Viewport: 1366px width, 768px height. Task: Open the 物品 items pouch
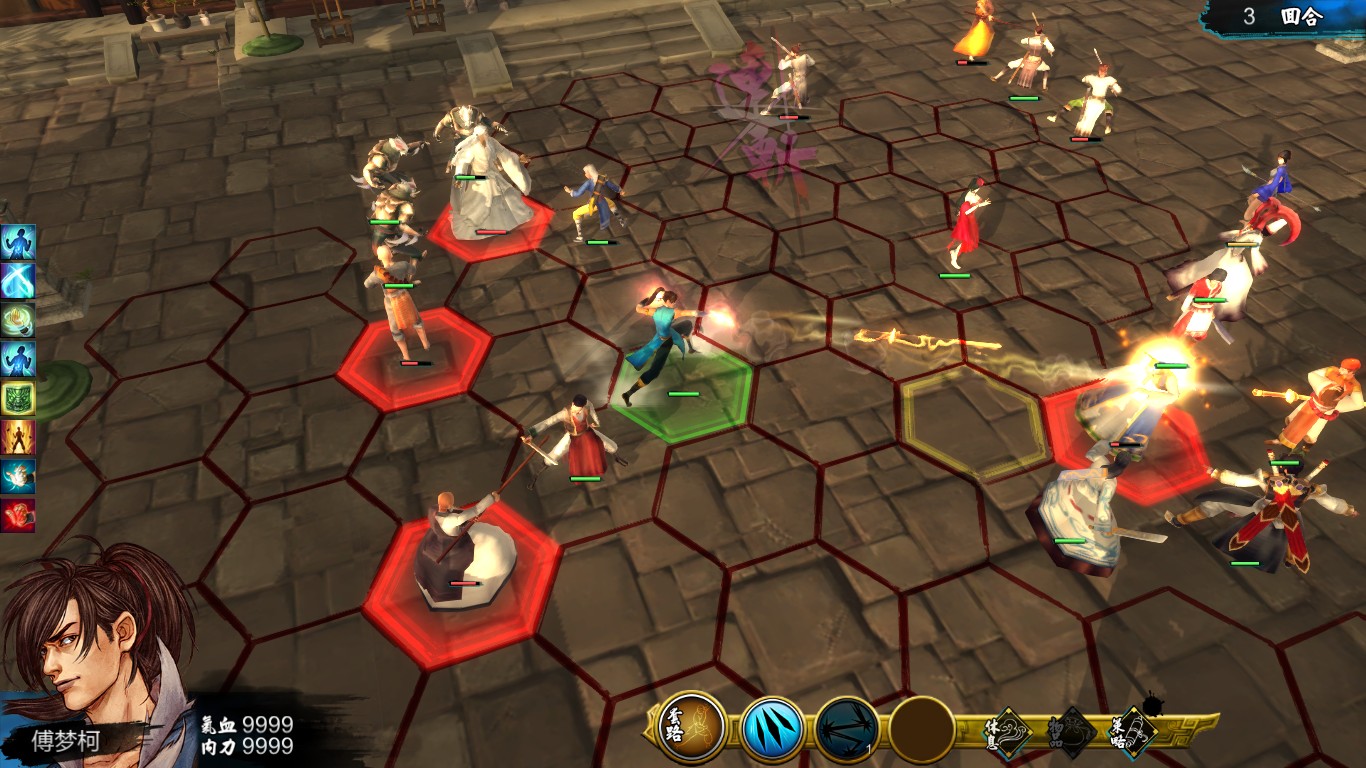point(1072,730)
